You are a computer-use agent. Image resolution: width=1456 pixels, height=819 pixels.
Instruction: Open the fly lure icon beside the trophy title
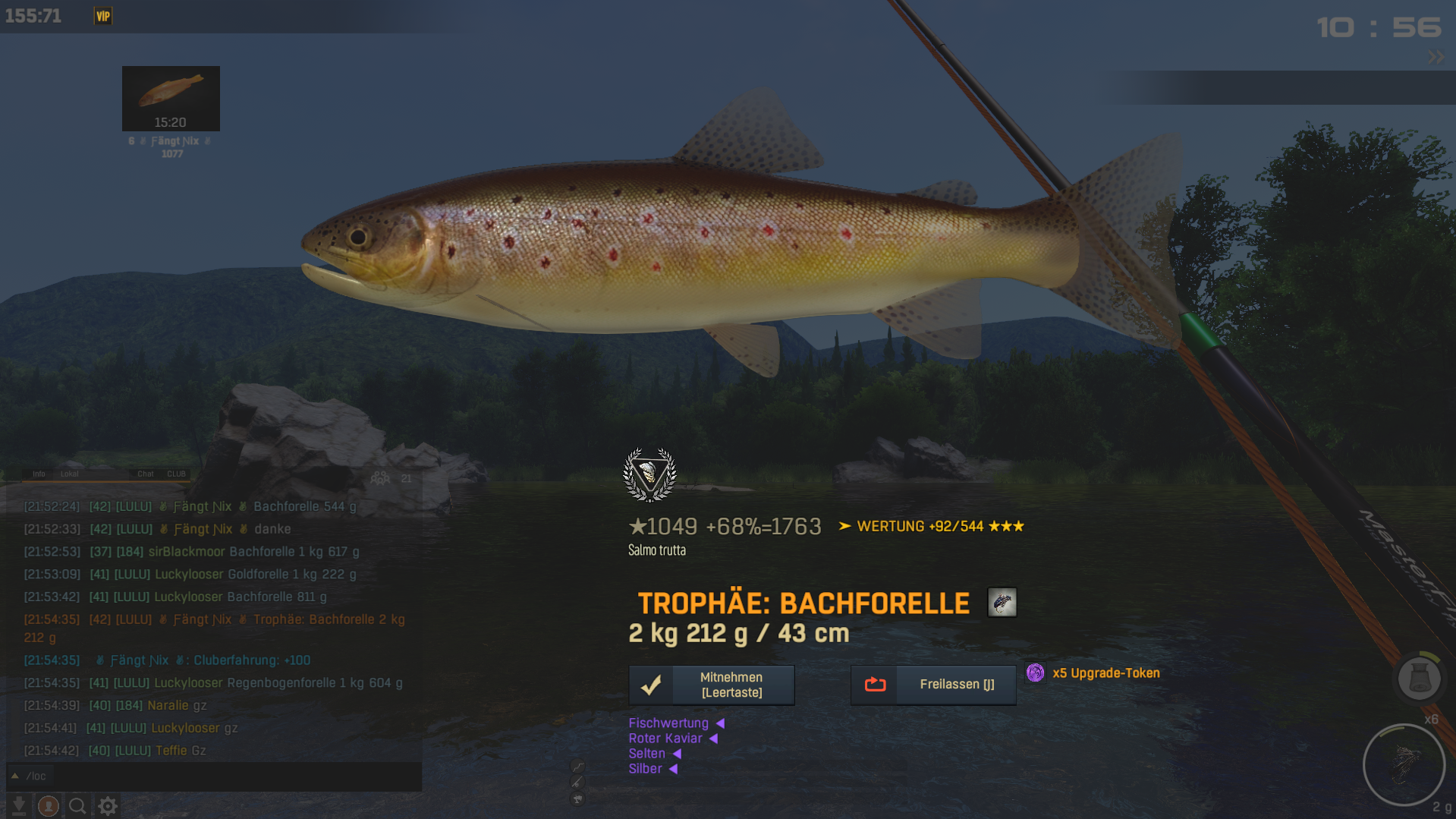point(1002,603)
